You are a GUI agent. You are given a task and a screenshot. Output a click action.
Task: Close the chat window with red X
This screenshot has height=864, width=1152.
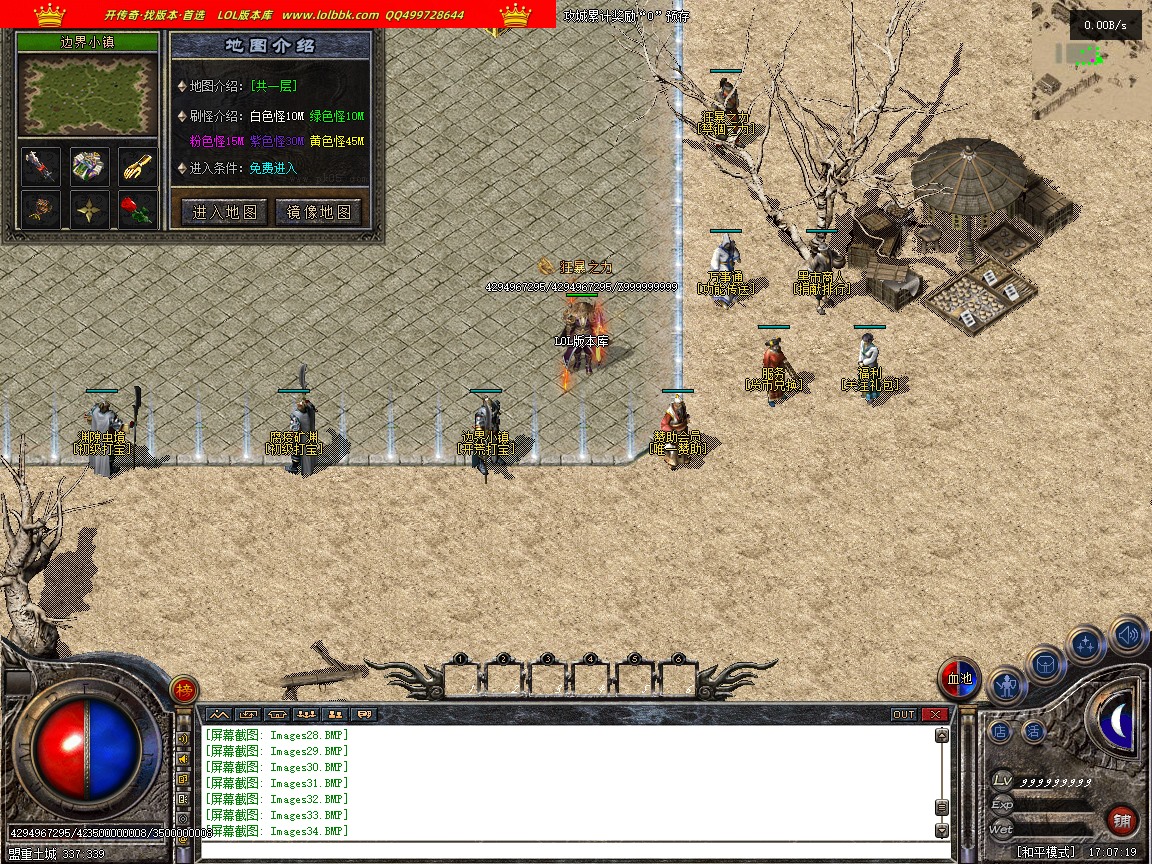(x=935, y=714)
